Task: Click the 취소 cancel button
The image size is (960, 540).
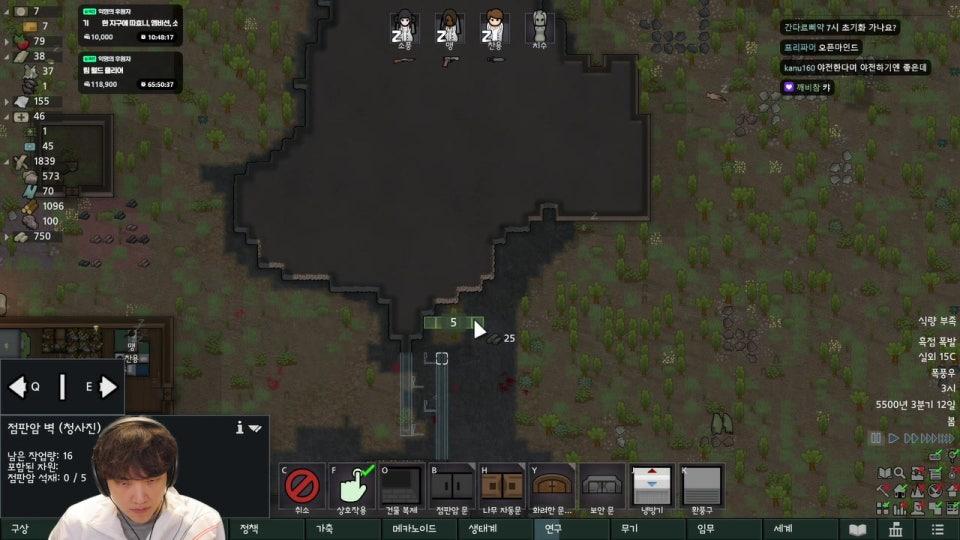Action: [x=302, y=488]
